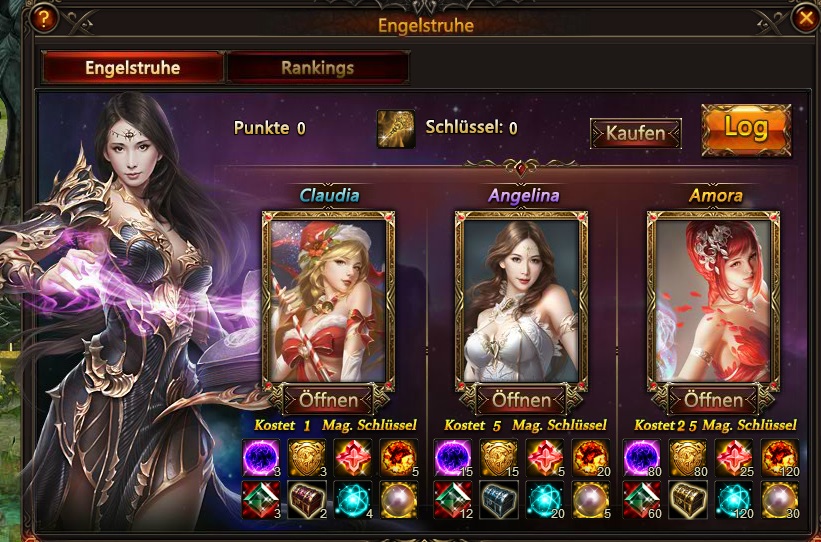The image size is (821, 542).
Task: Select Amora's portrait card
Action: pyautogui.click(x=712, y=300)
